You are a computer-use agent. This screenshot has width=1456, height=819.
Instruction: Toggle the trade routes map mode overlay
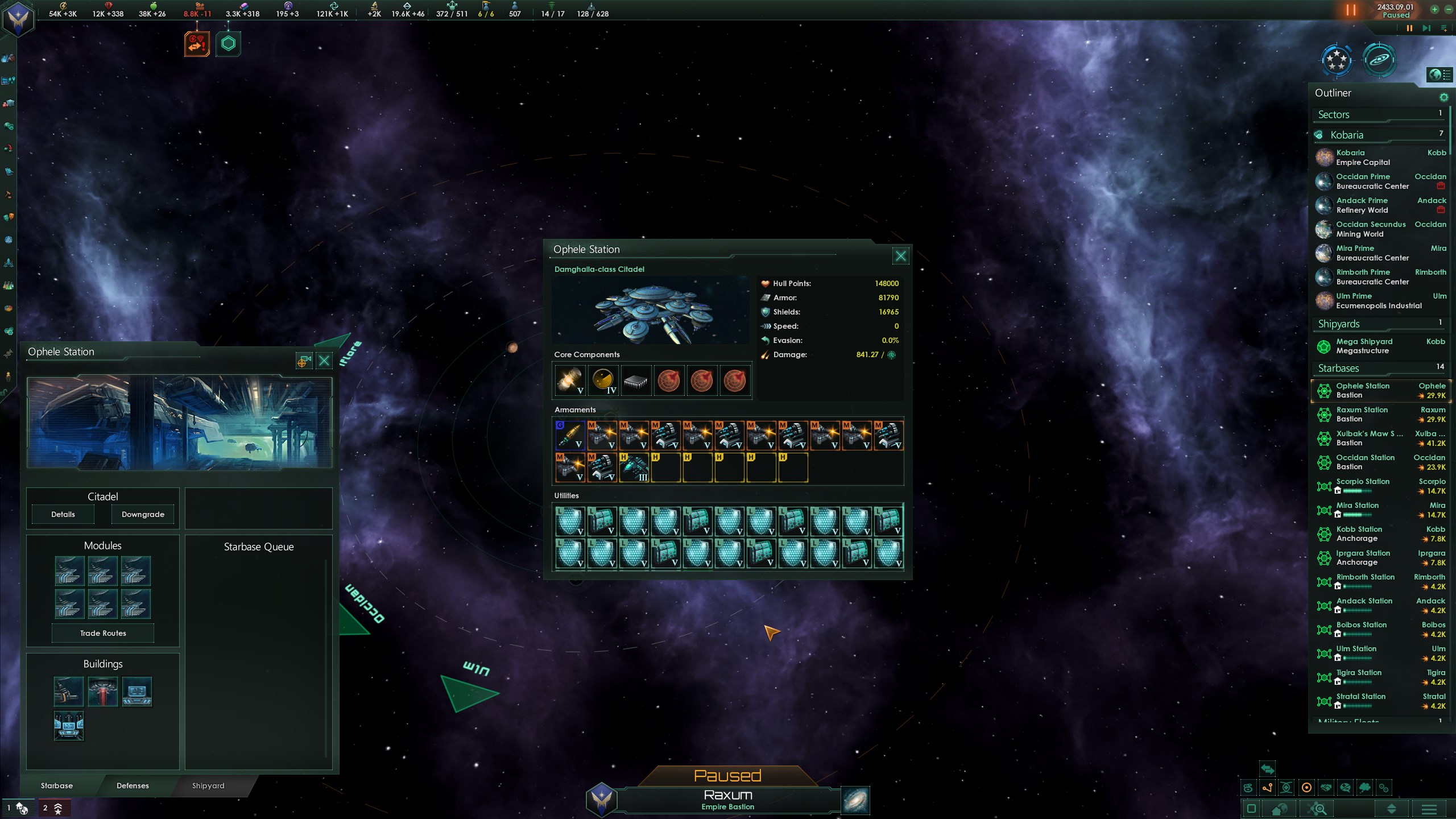click(x=1268, y=788)
